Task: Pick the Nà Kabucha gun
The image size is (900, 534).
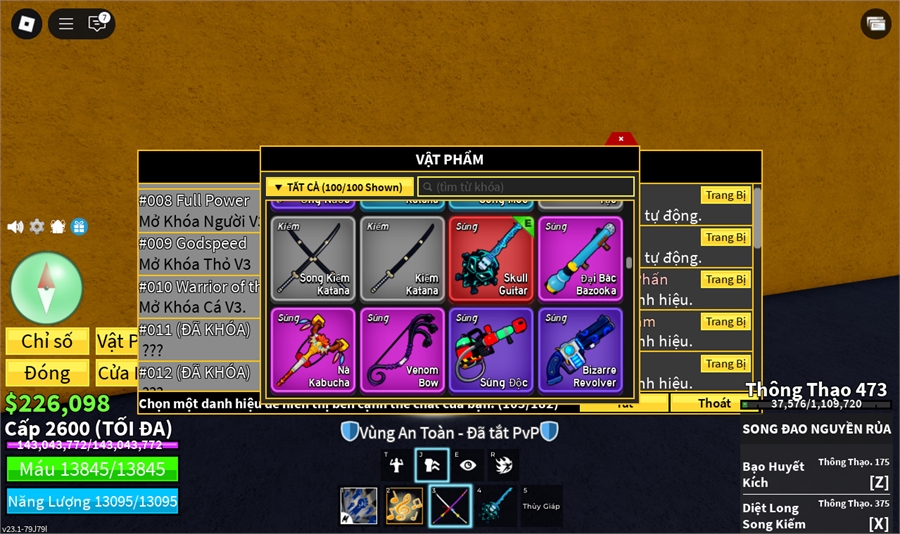Action: [313, 349]
